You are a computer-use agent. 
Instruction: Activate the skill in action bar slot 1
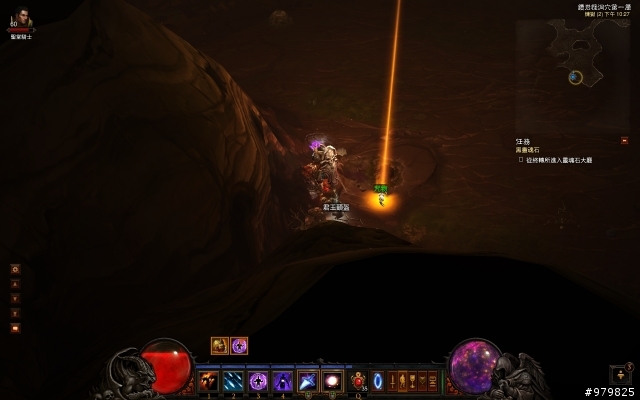coord(209,380)
